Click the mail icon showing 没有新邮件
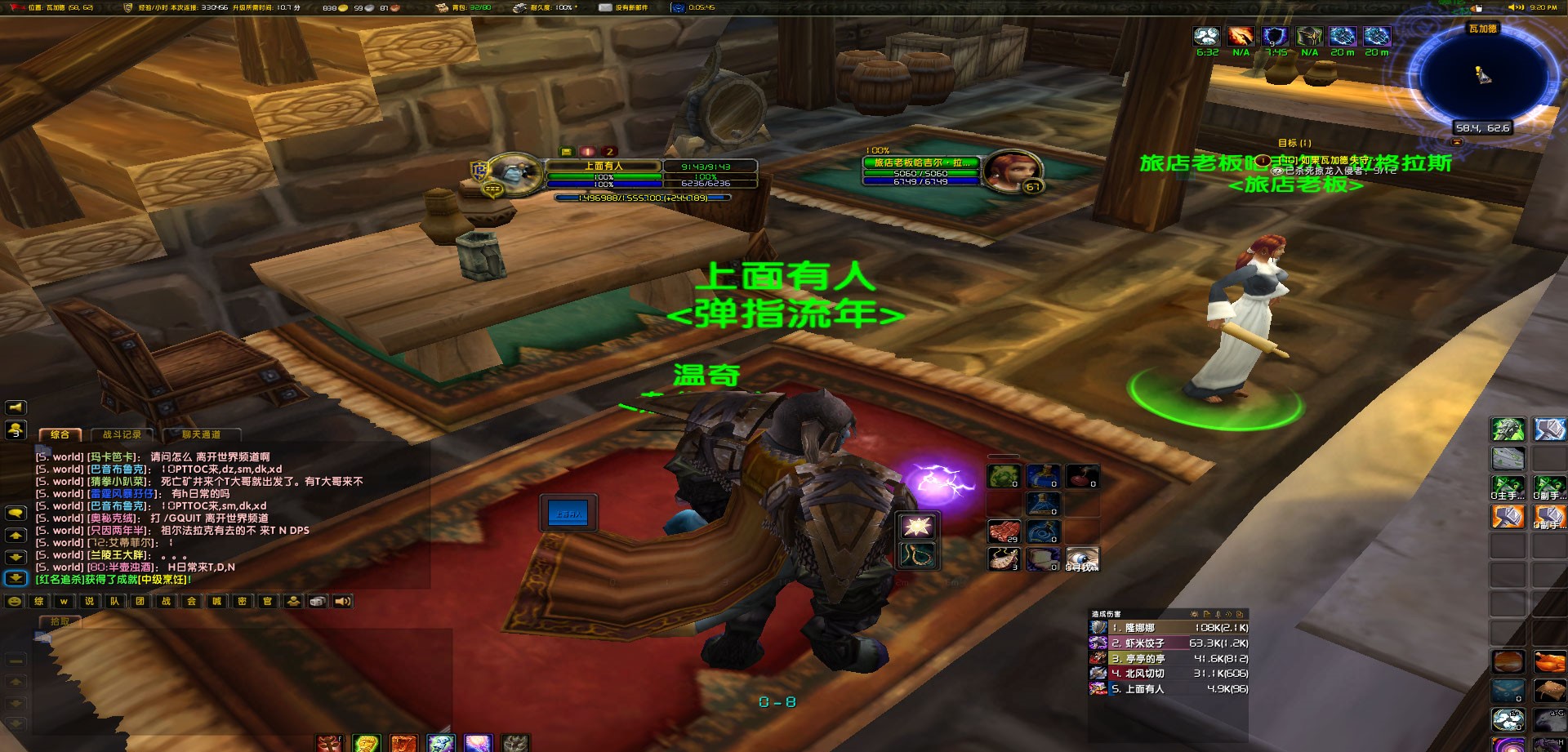 pyautogui.click(x=606, y=8)
